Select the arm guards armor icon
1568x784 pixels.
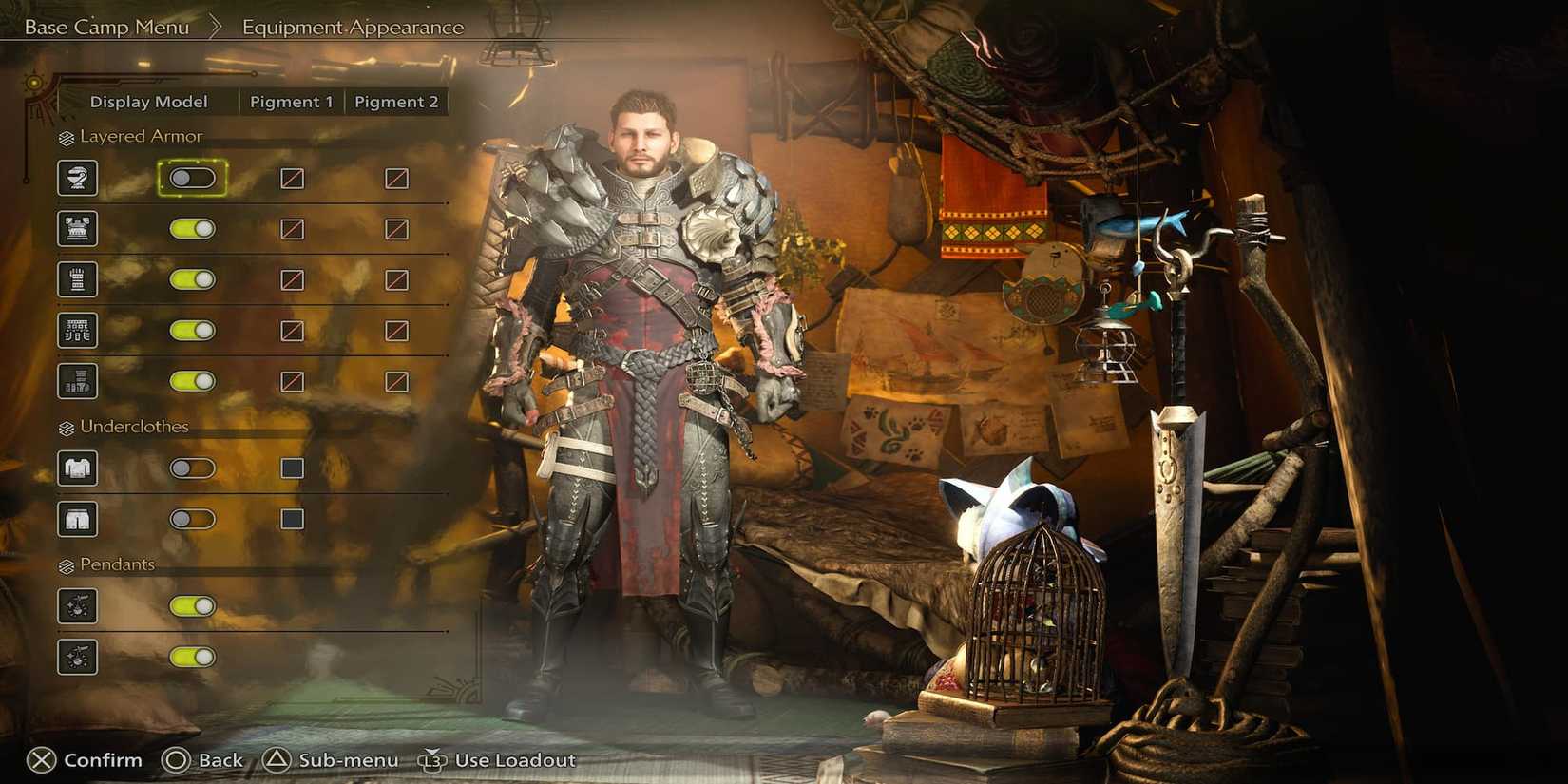[78, 278]
